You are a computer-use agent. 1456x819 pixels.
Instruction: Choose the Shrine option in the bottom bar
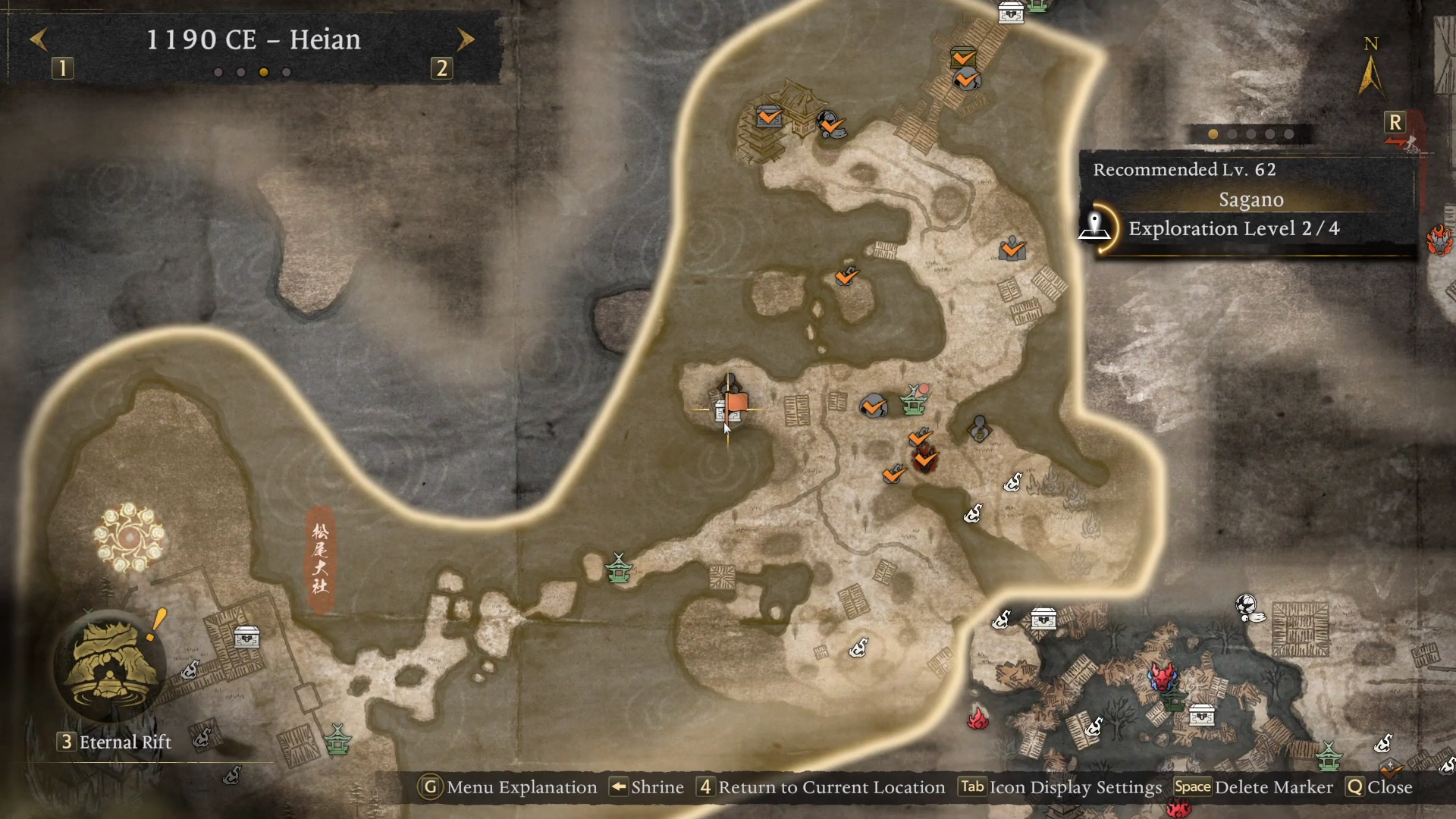click(648, 787)
